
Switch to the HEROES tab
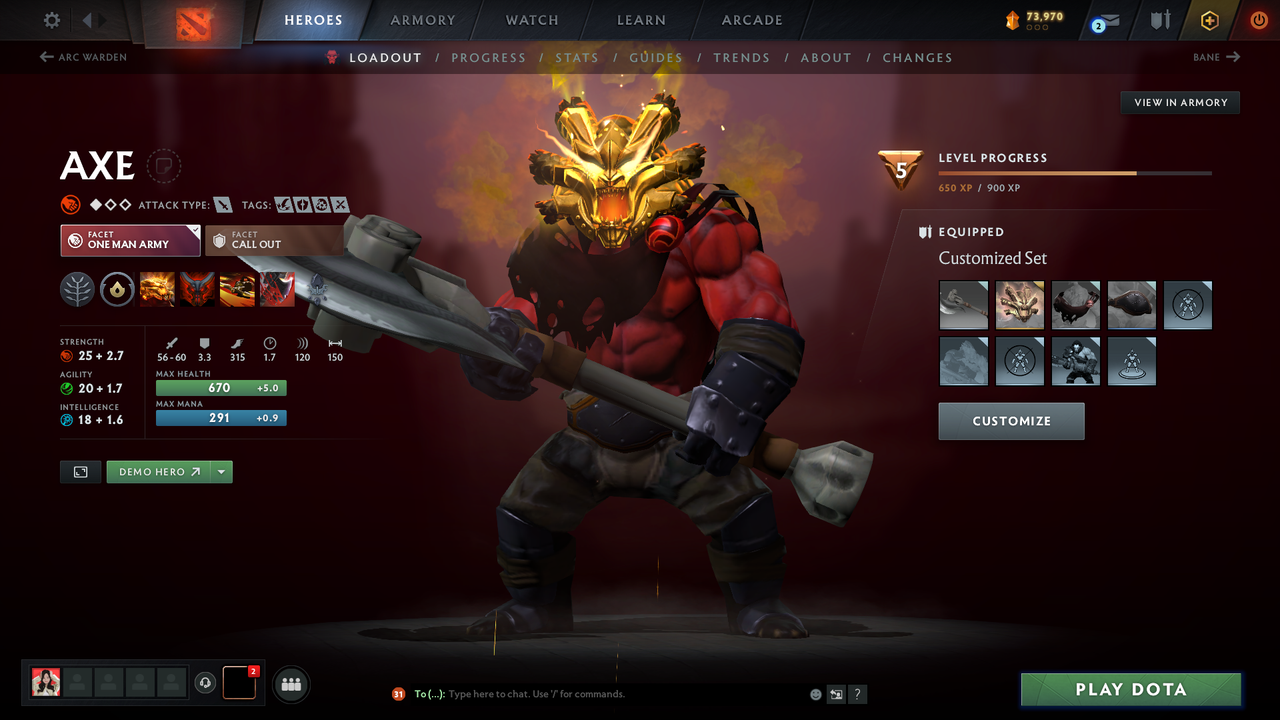313,19
